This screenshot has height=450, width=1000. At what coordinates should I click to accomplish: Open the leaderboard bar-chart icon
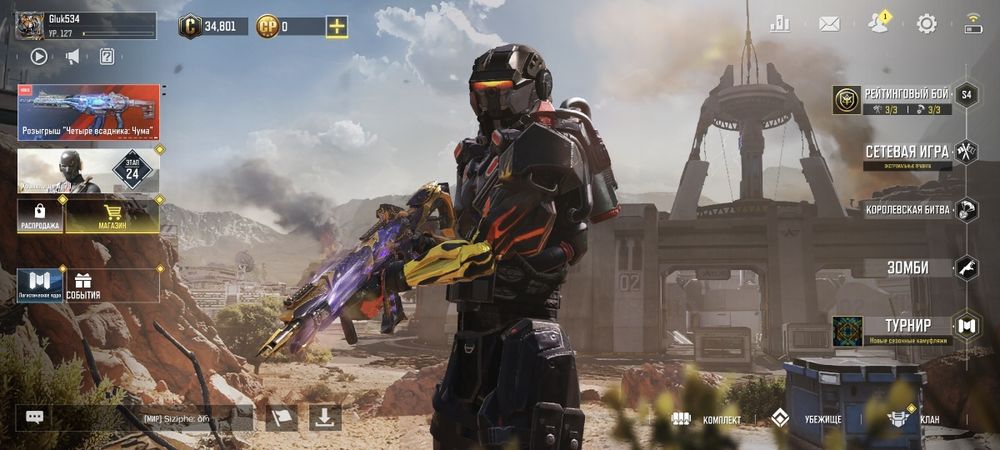pos(780,23)
